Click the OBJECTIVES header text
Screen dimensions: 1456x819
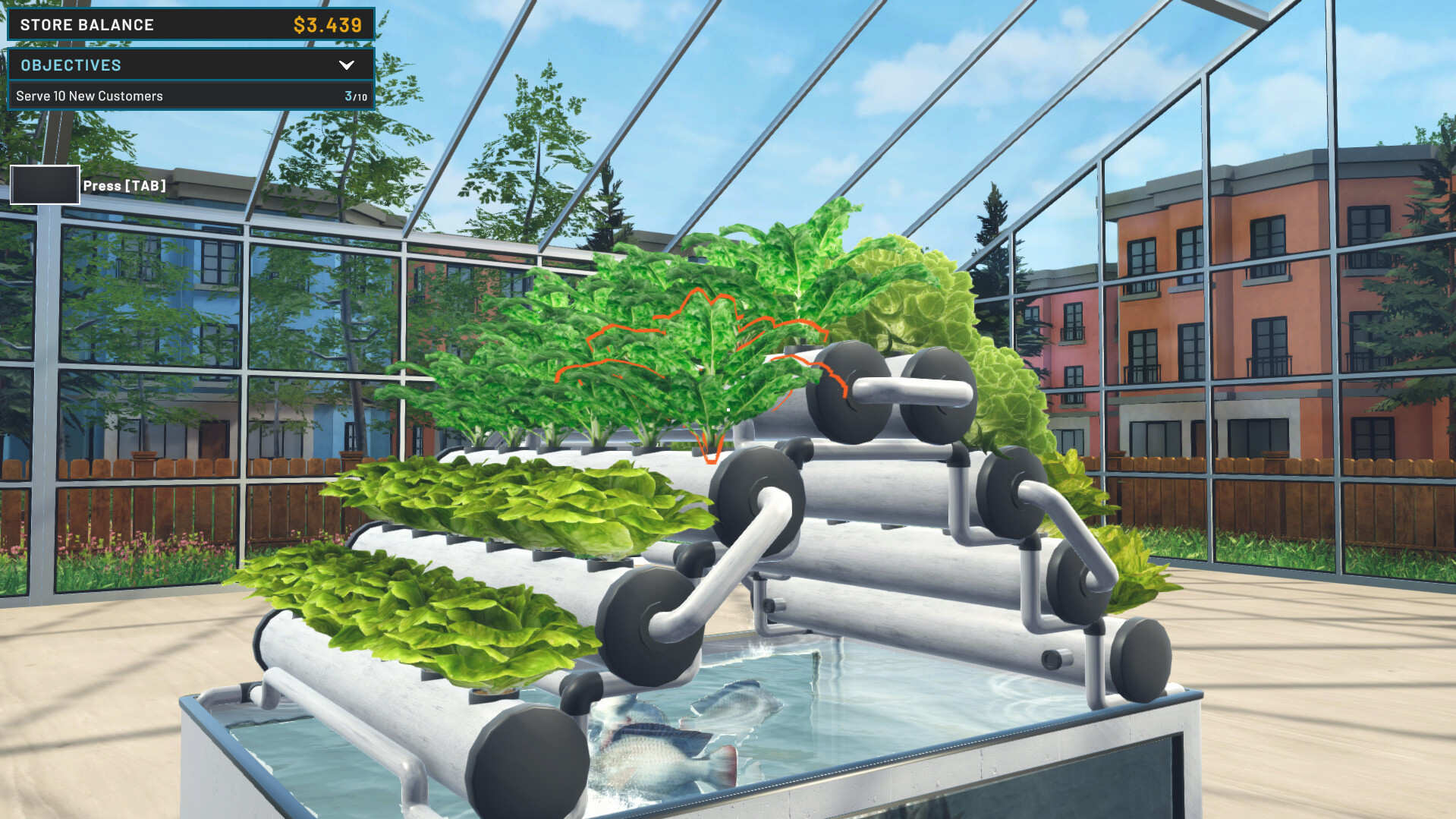[x=72, y=65]
